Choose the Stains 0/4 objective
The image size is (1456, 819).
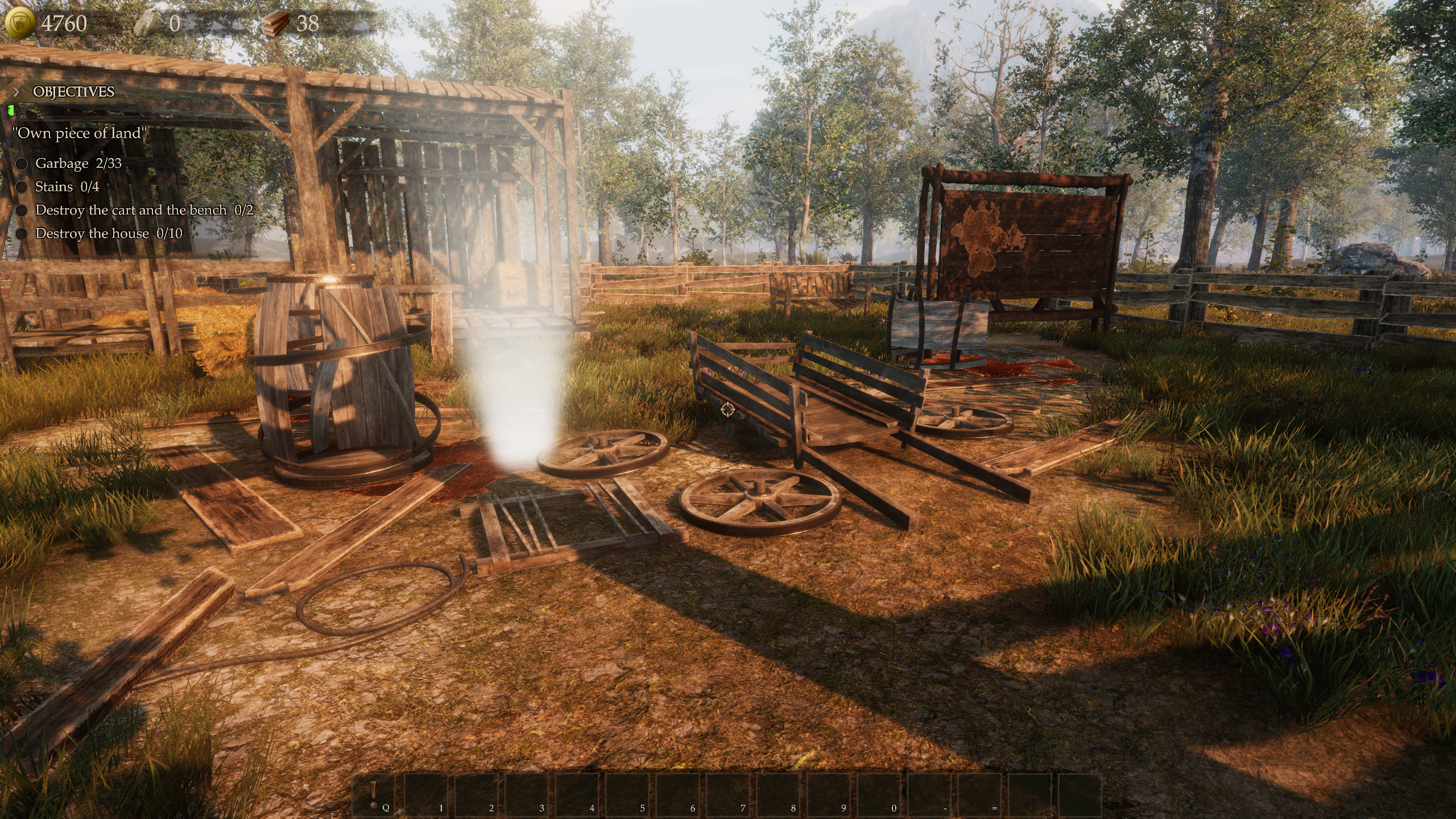point(67,187)
